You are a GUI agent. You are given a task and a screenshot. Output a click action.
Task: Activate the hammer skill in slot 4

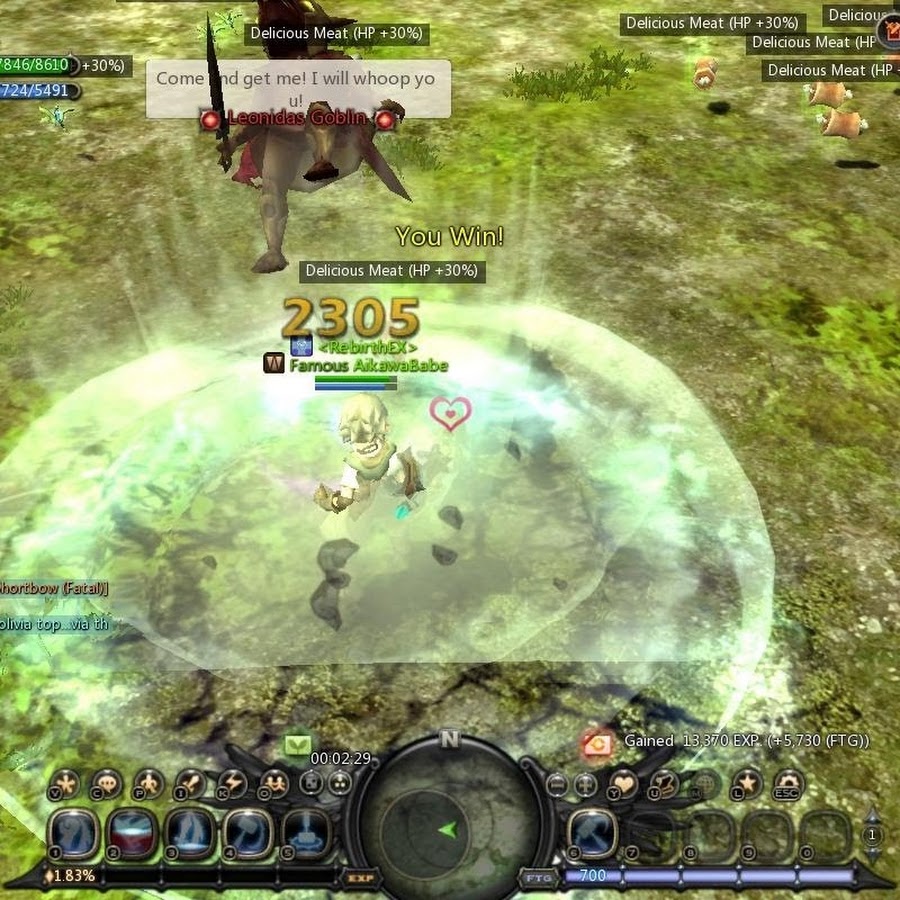pyautogui.click(x=247, y=833)
